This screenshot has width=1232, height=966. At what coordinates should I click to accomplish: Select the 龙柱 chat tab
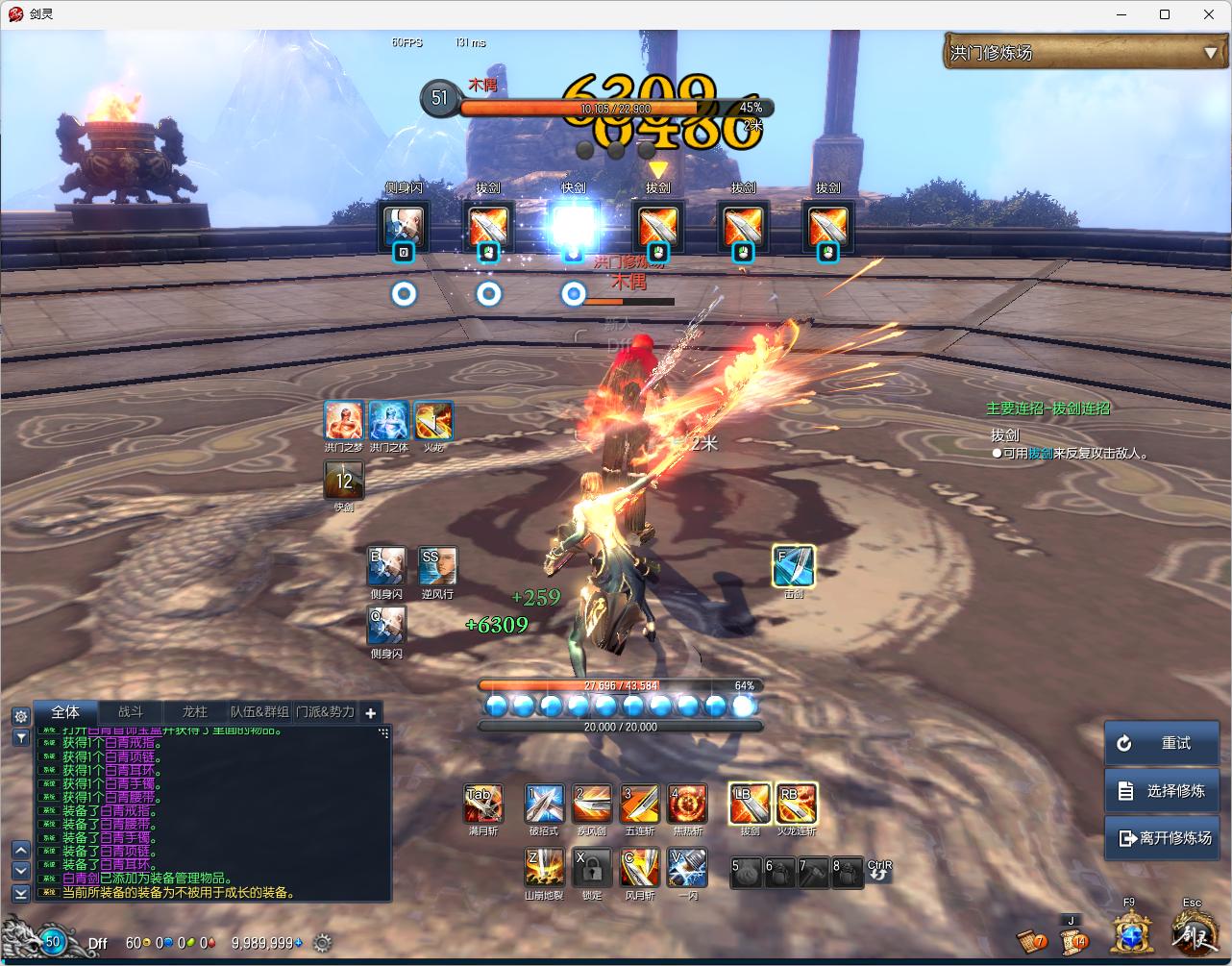click(x=195, y=712)
